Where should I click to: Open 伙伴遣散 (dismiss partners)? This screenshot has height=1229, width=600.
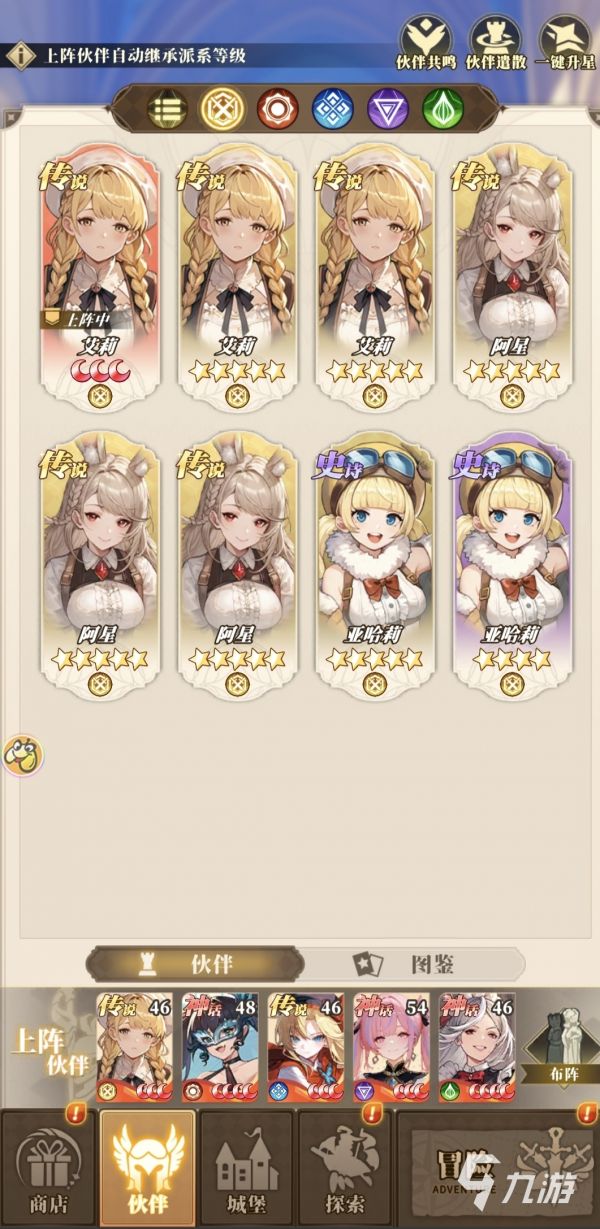(x=496, y=42)
